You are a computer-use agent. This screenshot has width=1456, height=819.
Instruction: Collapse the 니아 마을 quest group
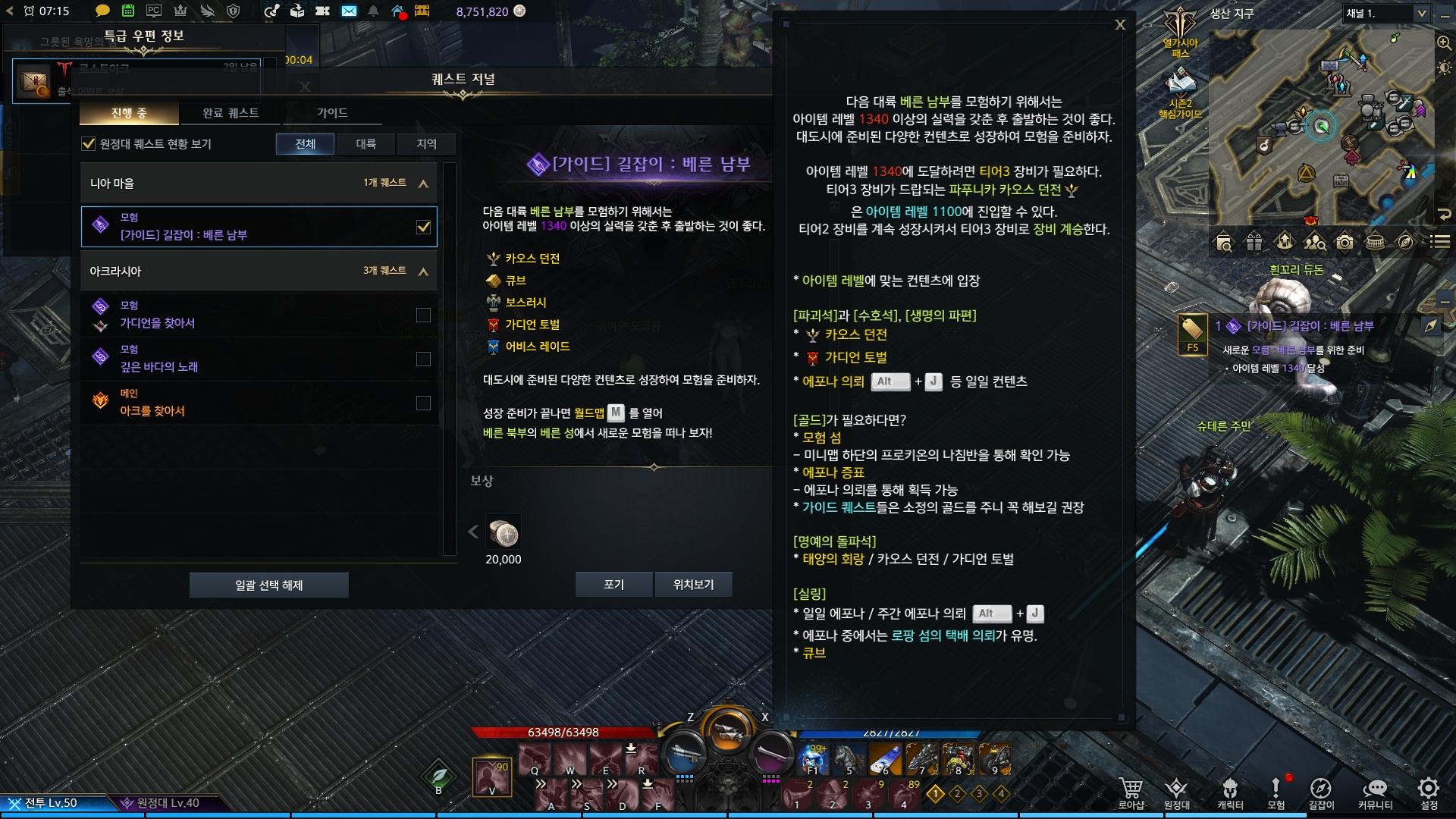pos(423,184)
